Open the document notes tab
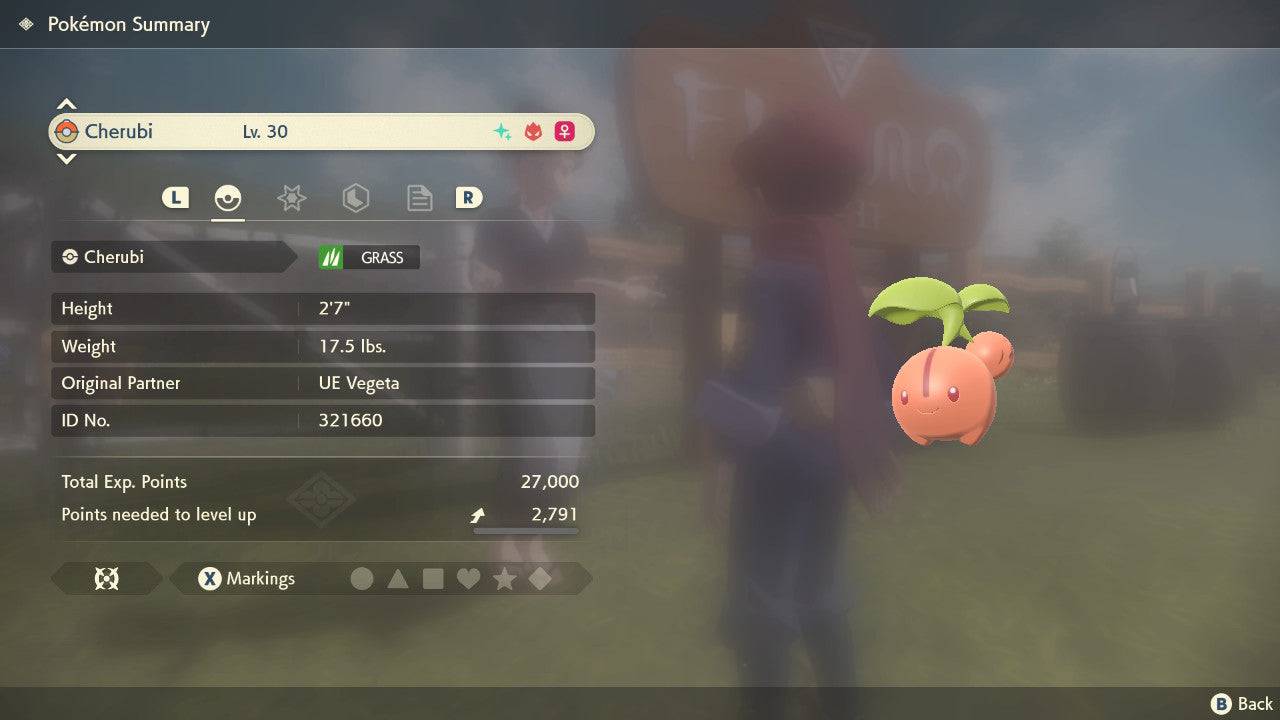The image size is (1280, 720). click(x=419, y=198)
